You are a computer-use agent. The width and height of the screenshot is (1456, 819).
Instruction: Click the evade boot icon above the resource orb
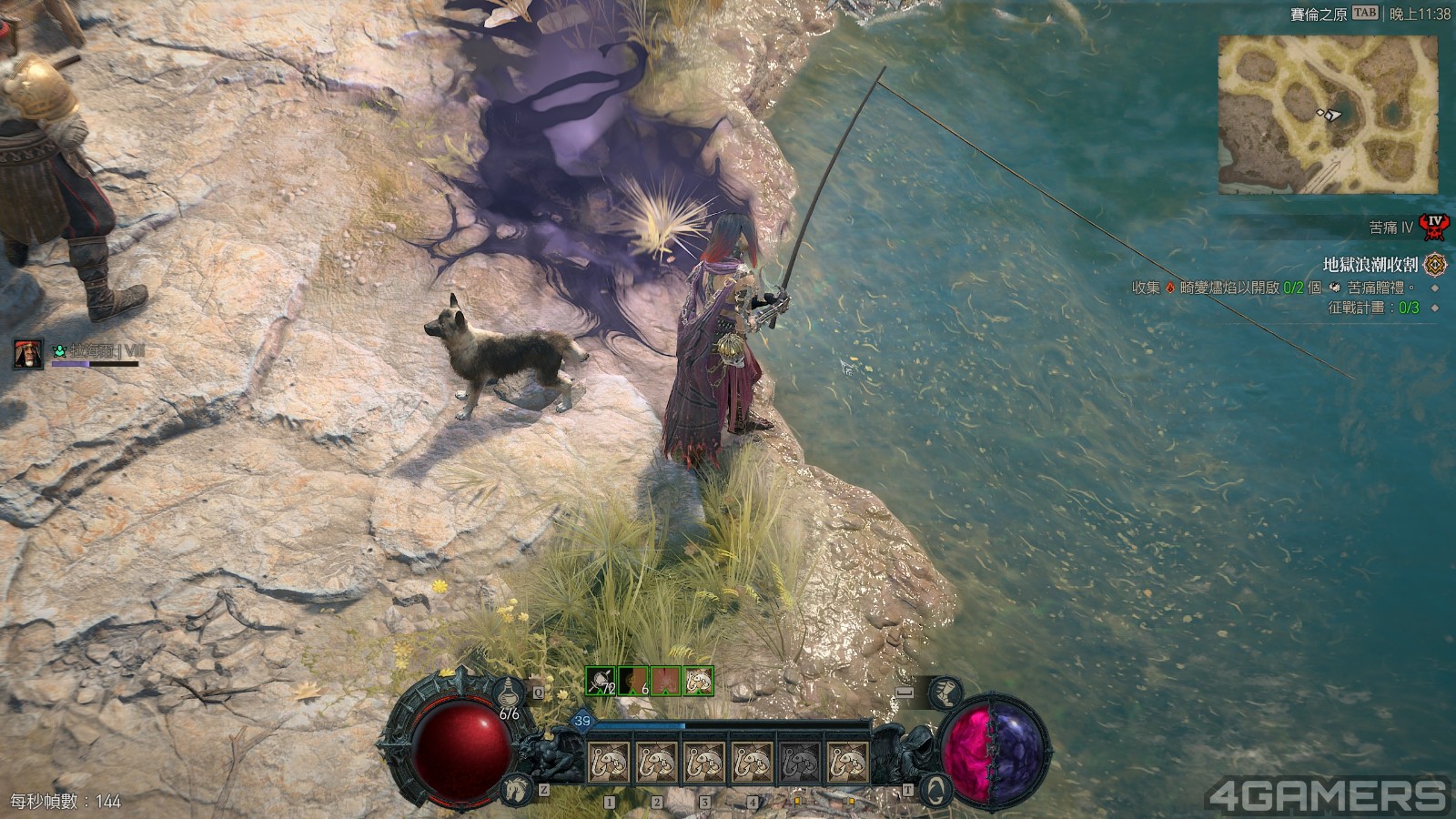click(947, 693)
